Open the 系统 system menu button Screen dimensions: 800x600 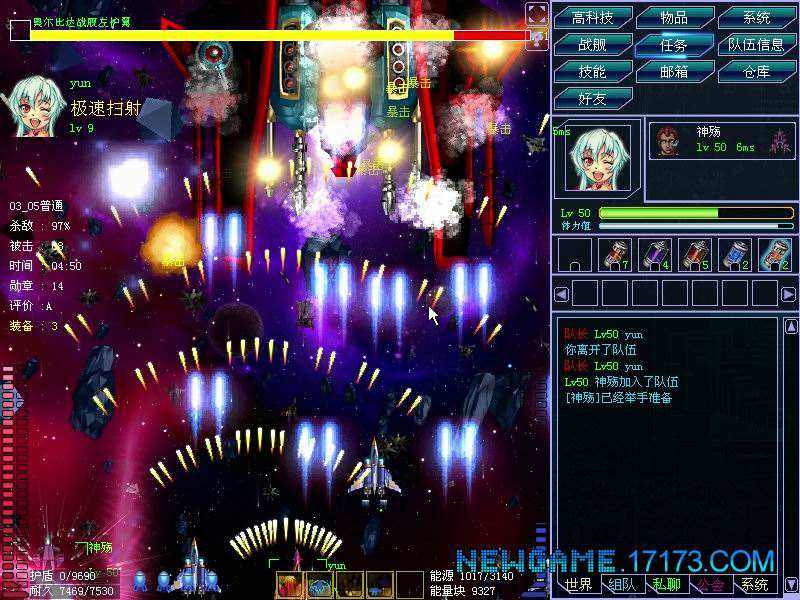pyautogui.click(x=757, y=18)
